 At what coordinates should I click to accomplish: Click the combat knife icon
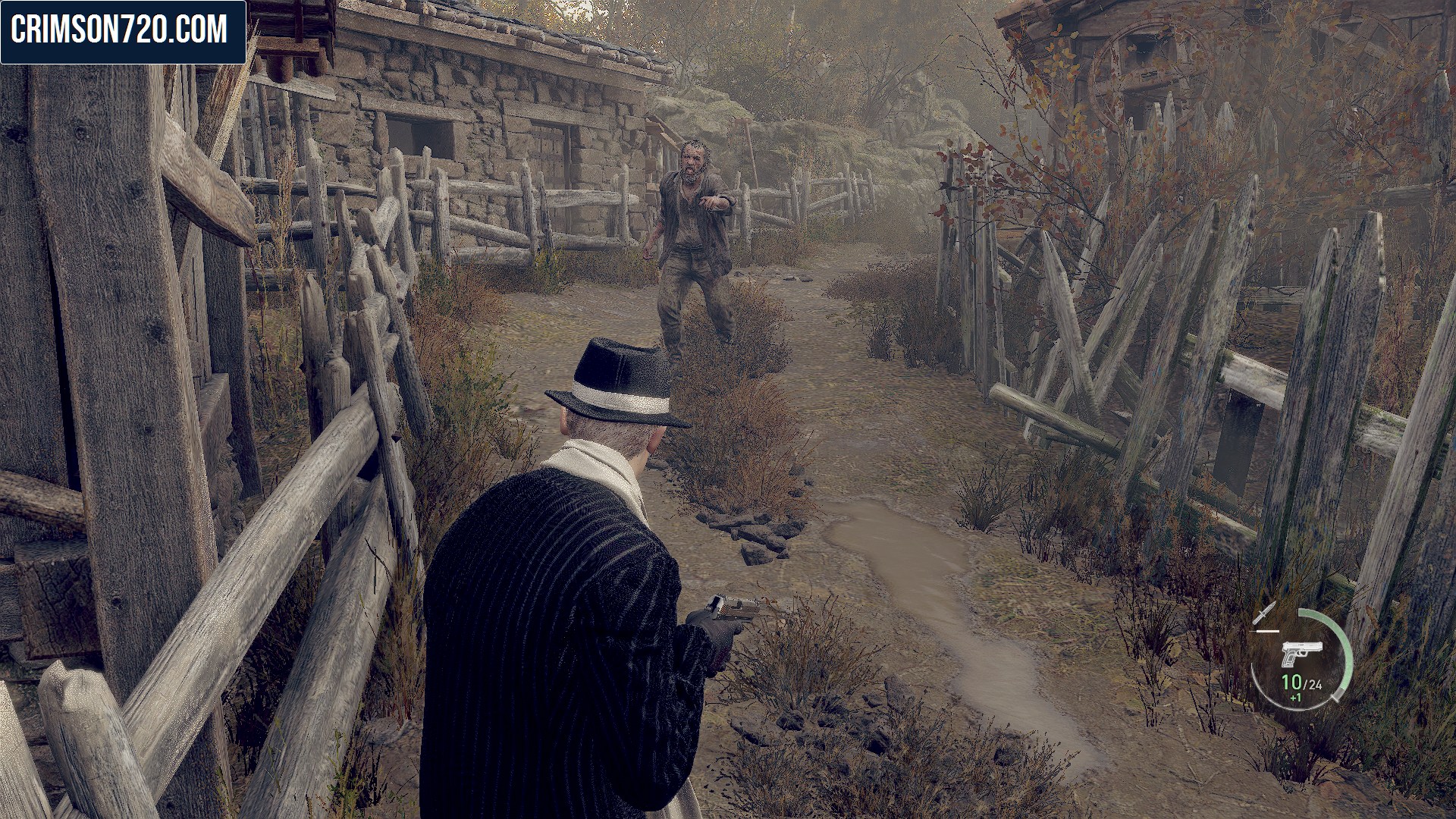(1265, 613)
